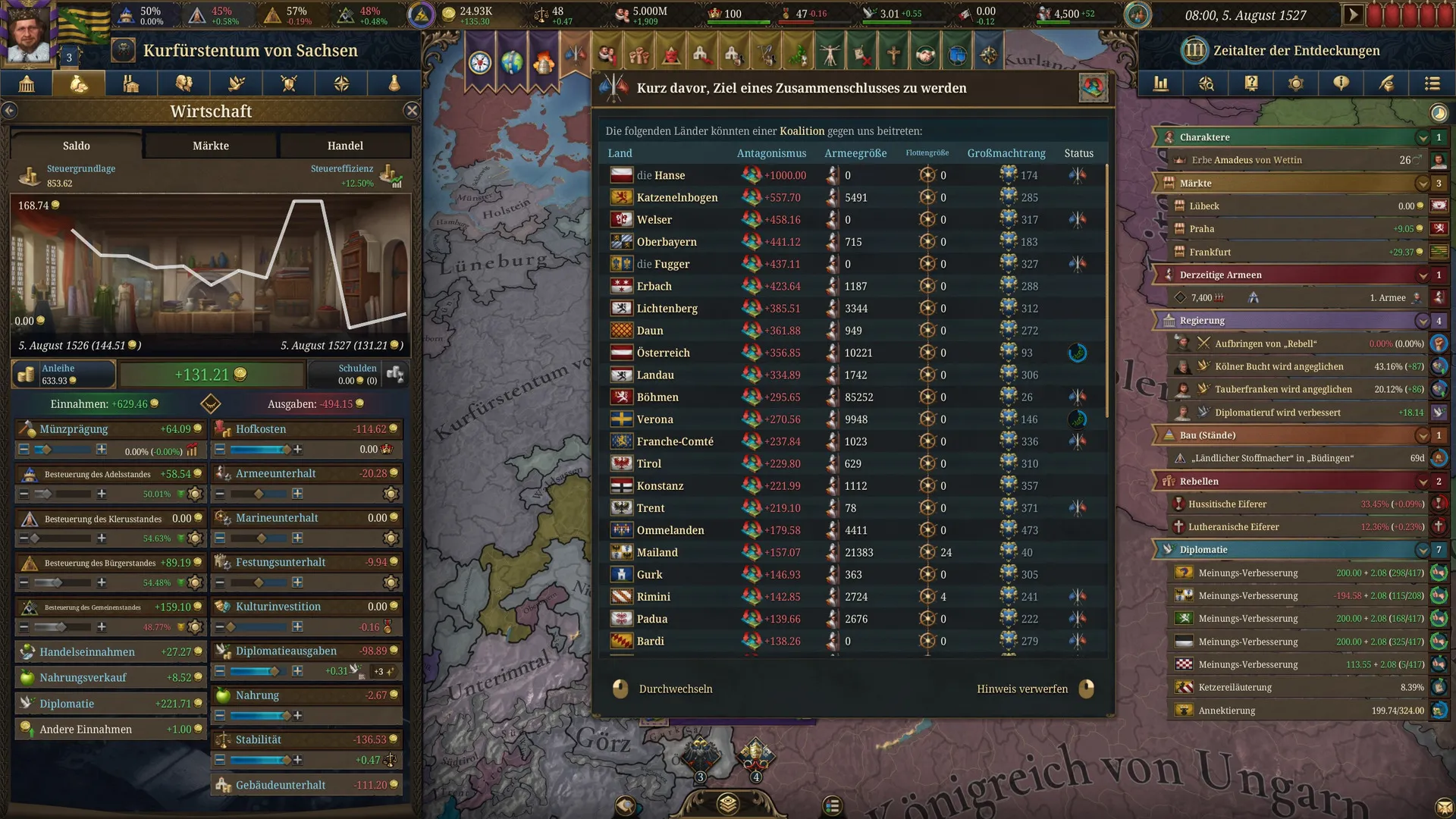1456x819 pixels.
Task: Choose Mailand from the coalition list
Action: pyautogui.click(x=657, y=553)
